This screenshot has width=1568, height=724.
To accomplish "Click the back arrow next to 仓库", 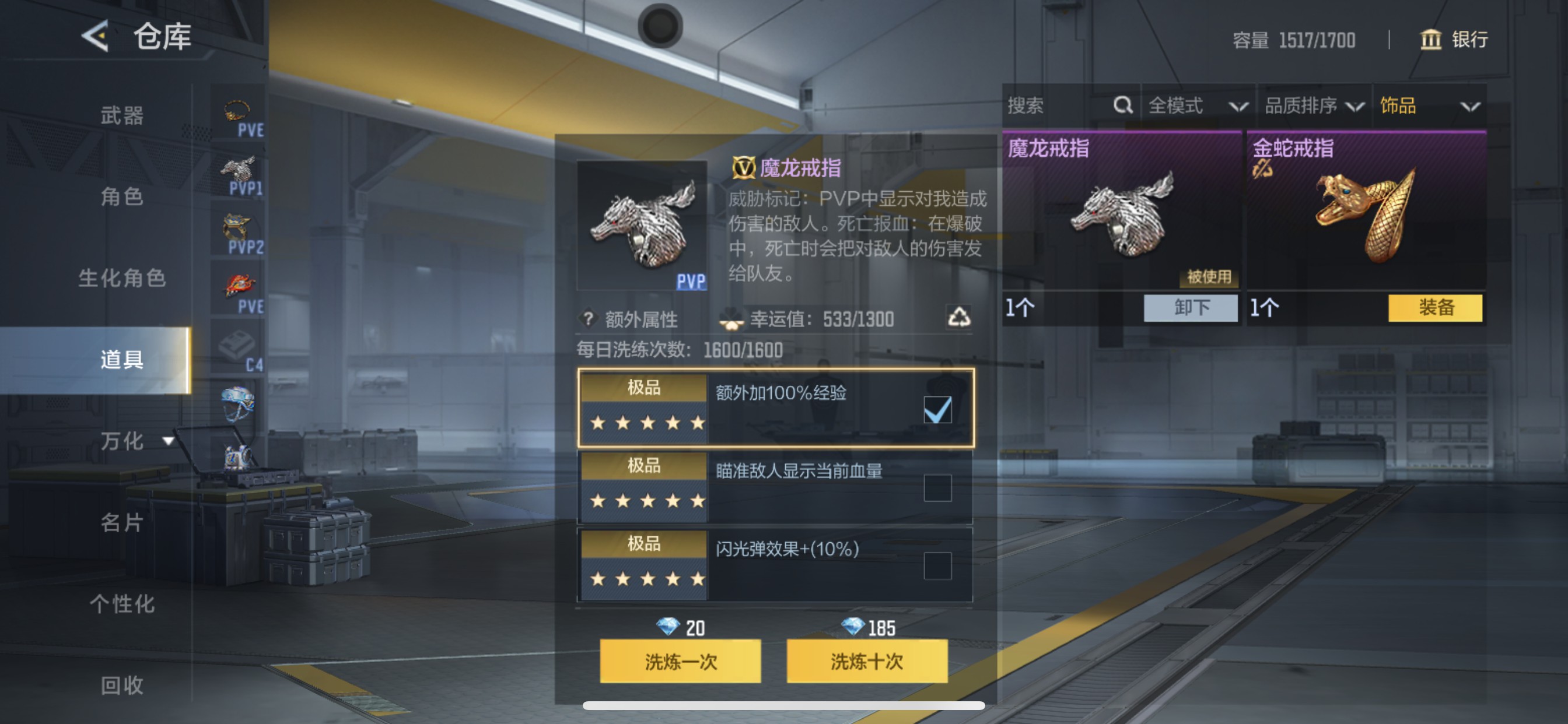I will (x=96, y=37).
